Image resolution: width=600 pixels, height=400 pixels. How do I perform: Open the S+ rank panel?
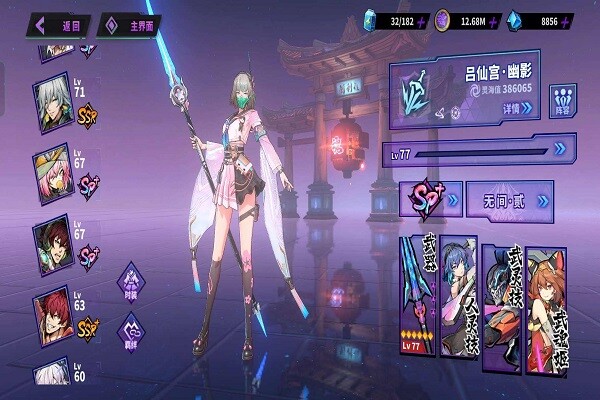tap(430, 200)
